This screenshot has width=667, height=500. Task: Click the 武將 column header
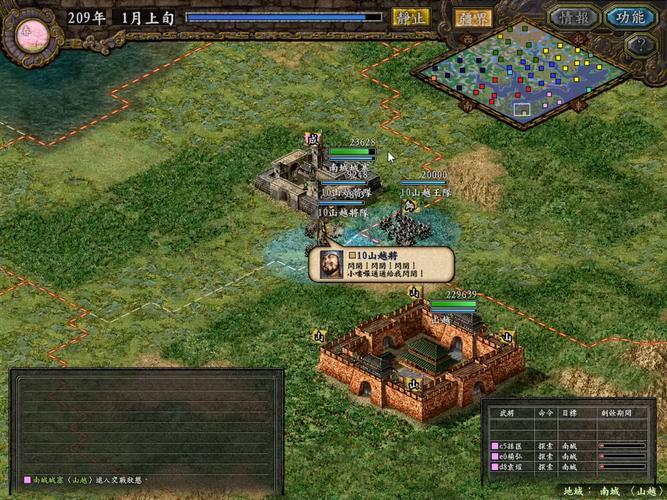point(506,412)
